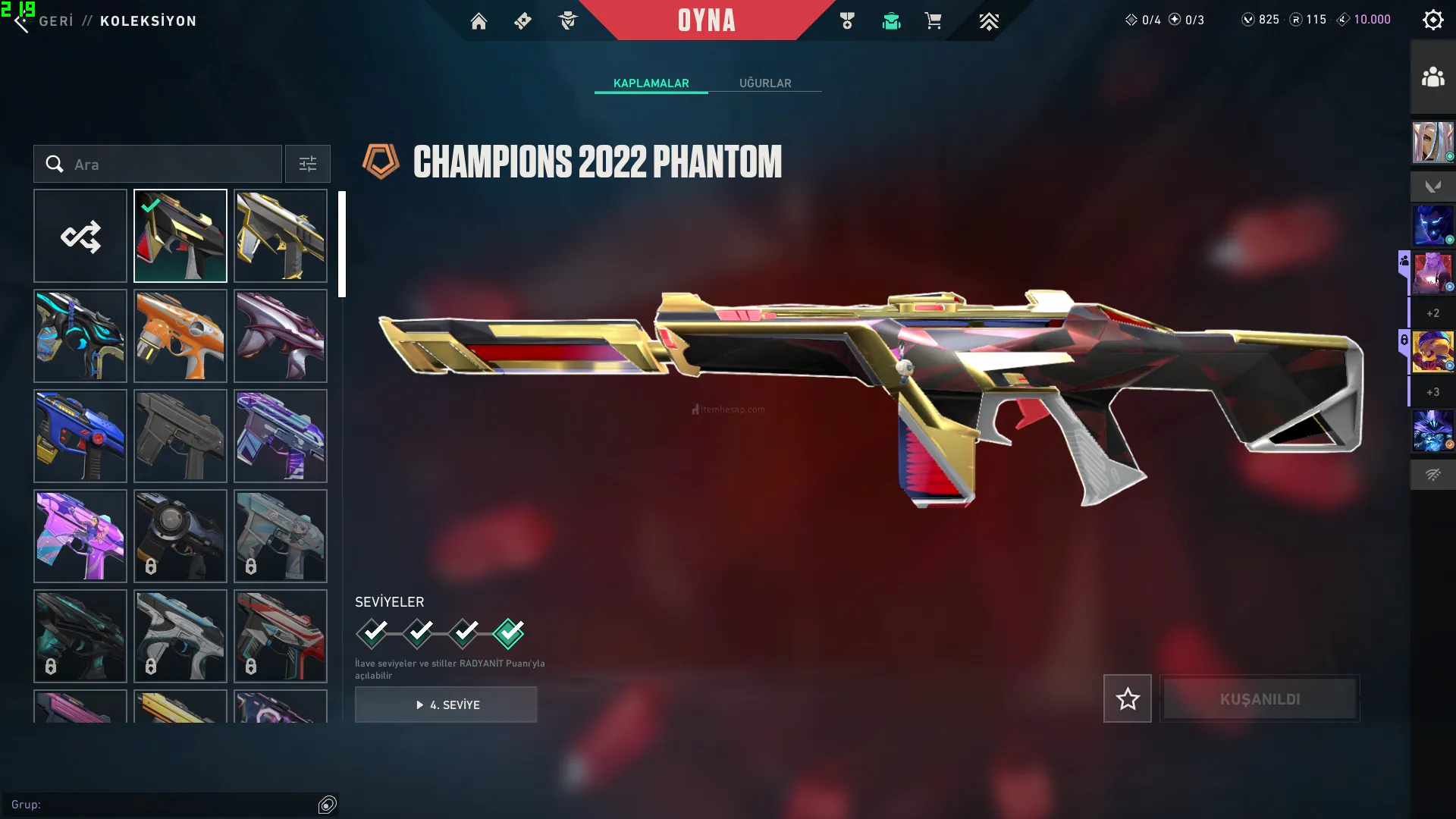Focus the Ara search field
The image size is (1456, 819).
point(174,164)
